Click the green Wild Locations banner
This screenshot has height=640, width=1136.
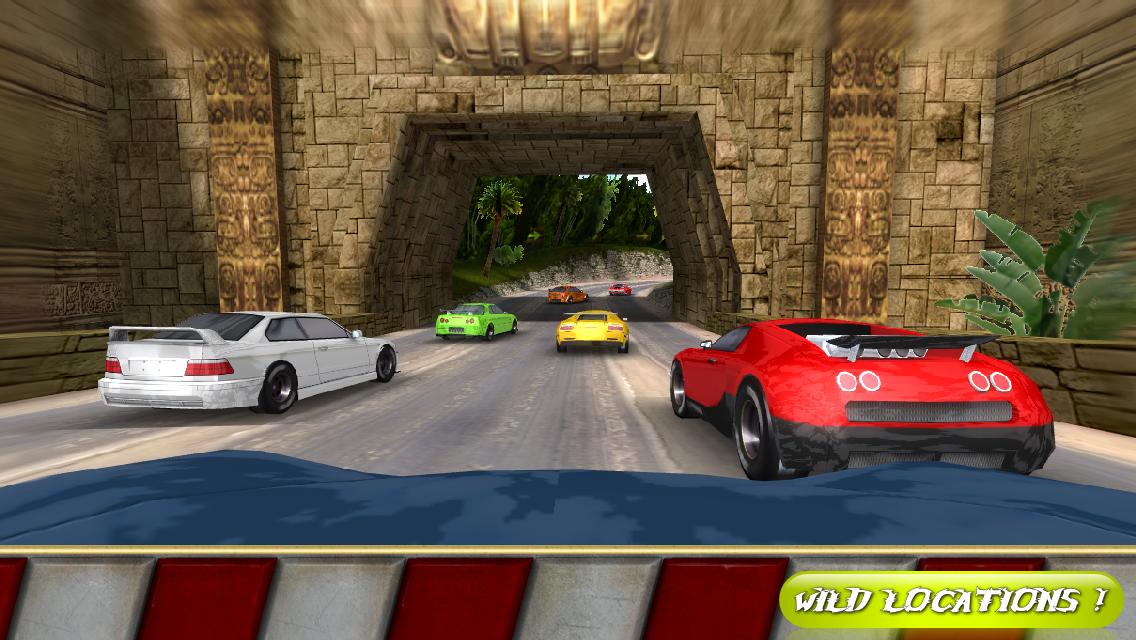coord(951,600)
